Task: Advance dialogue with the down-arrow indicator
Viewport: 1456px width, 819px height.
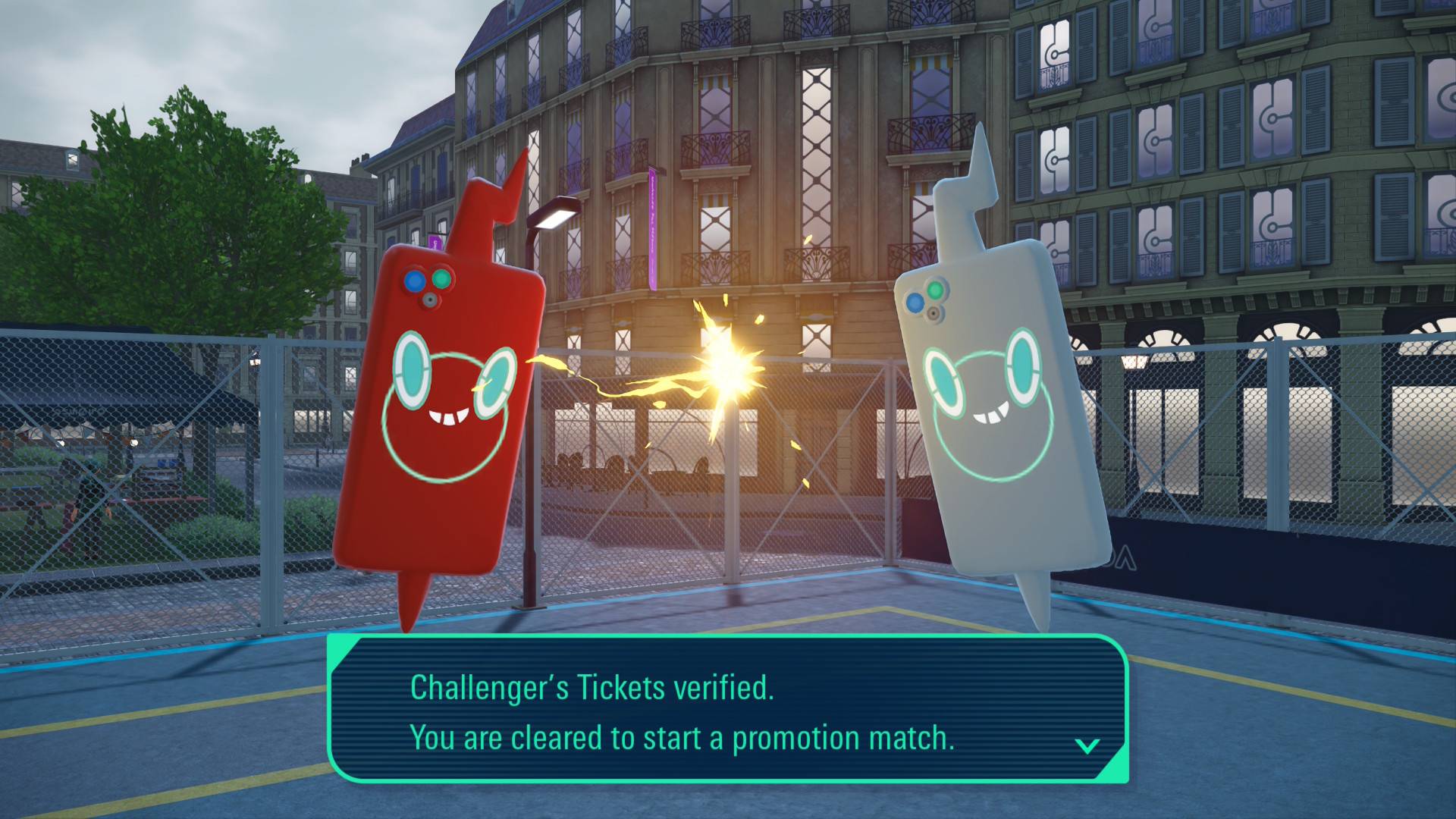Action: pos(1087,746)
